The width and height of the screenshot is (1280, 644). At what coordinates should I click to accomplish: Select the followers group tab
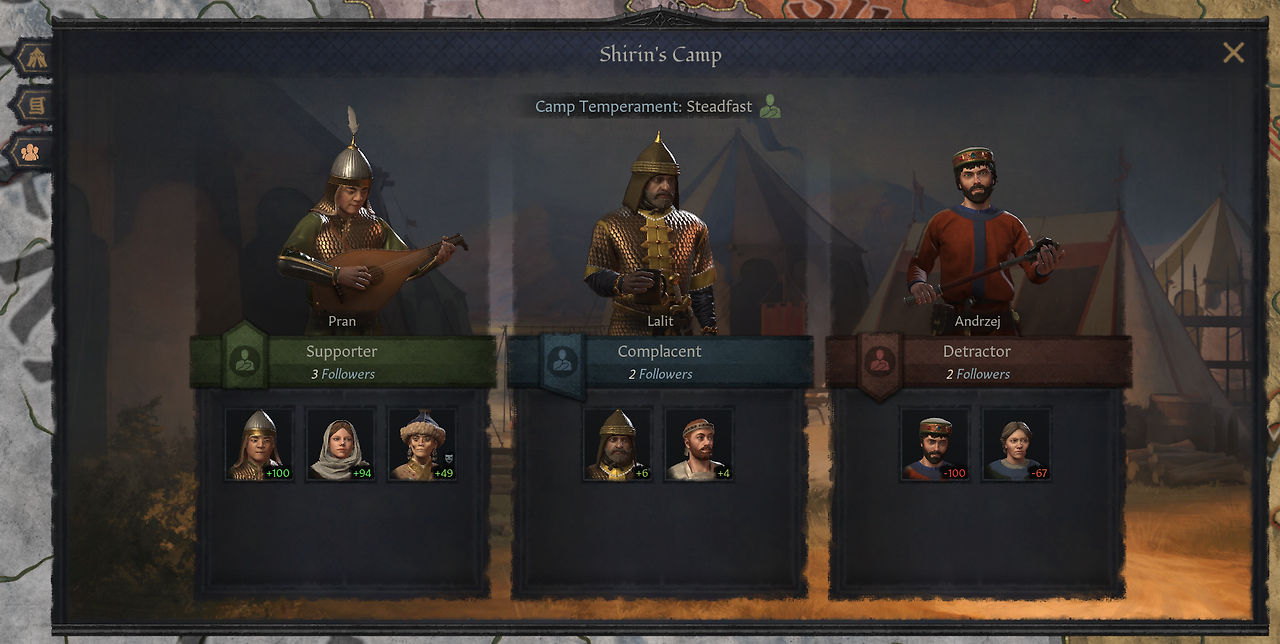(31, 152)
